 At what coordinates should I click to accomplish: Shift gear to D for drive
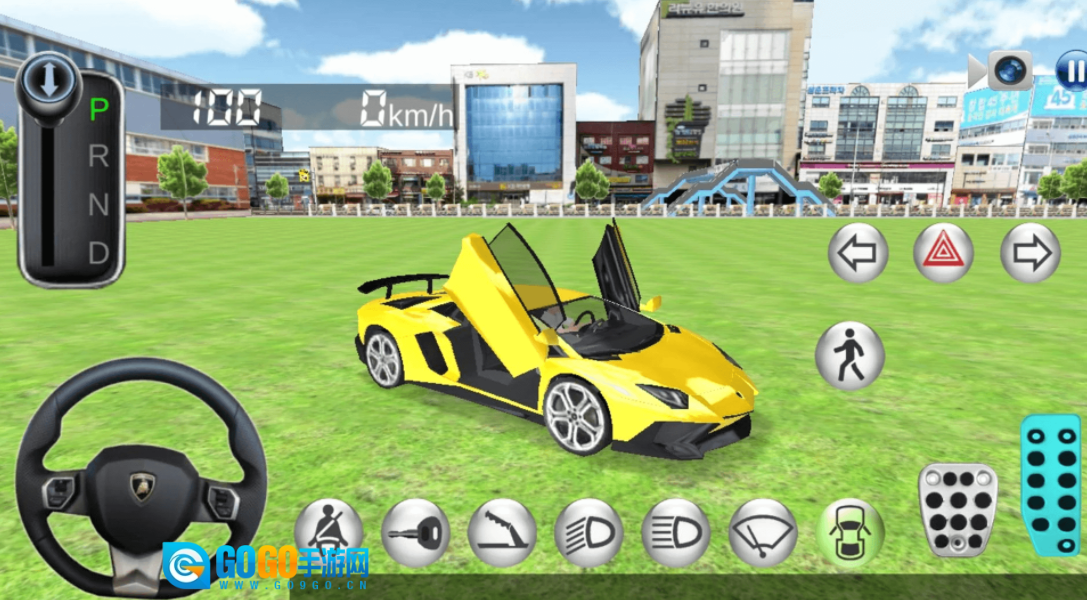(98, 253)
